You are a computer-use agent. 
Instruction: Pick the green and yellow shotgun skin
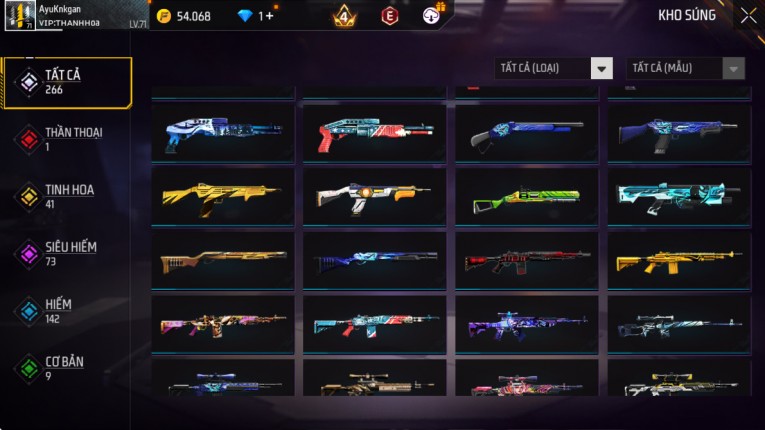coord(527,196)
